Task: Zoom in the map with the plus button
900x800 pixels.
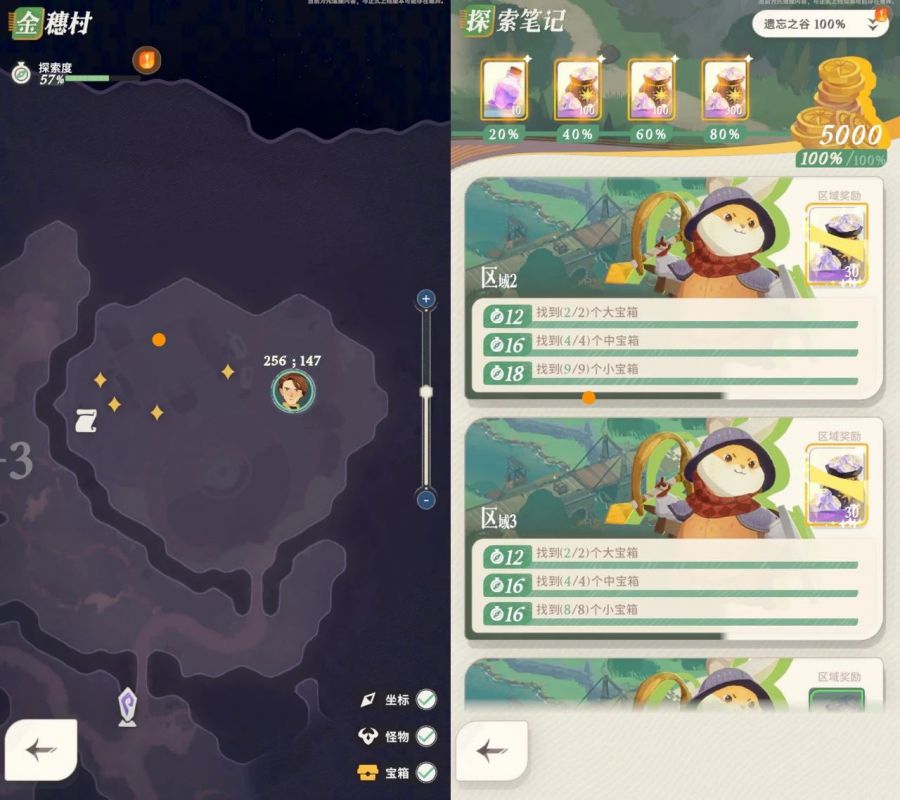Action: pyautogui.click(x=426, y=298)
